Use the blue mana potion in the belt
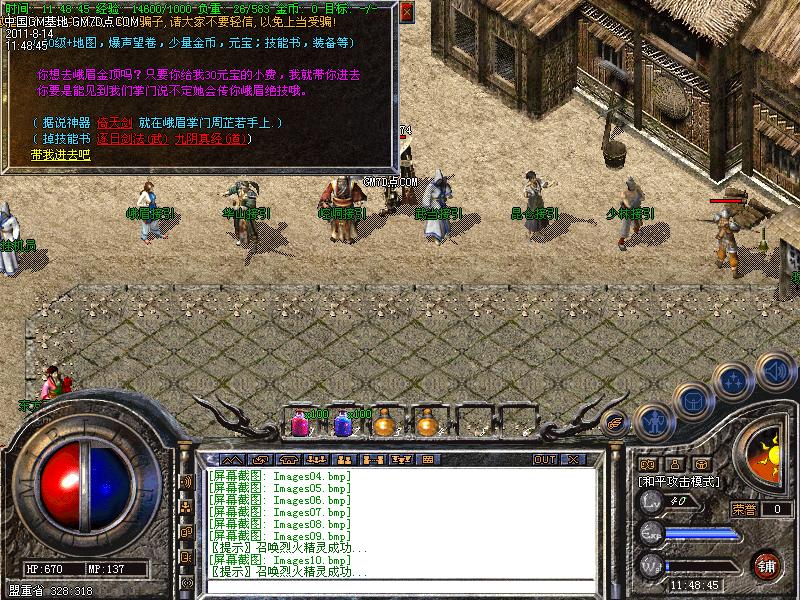 point(342,424)
